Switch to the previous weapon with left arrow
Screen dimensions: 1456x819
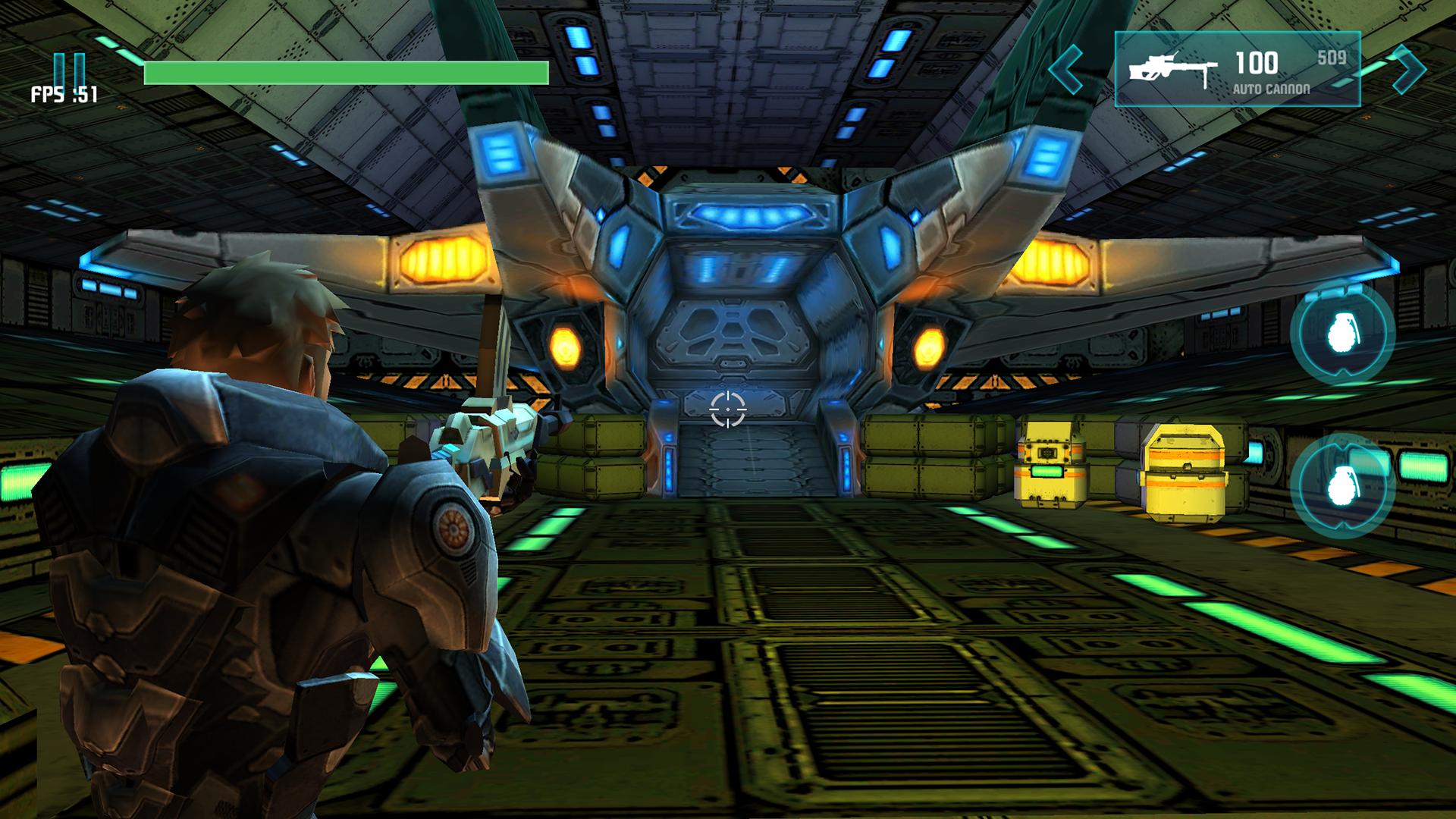coord(1067,69)
